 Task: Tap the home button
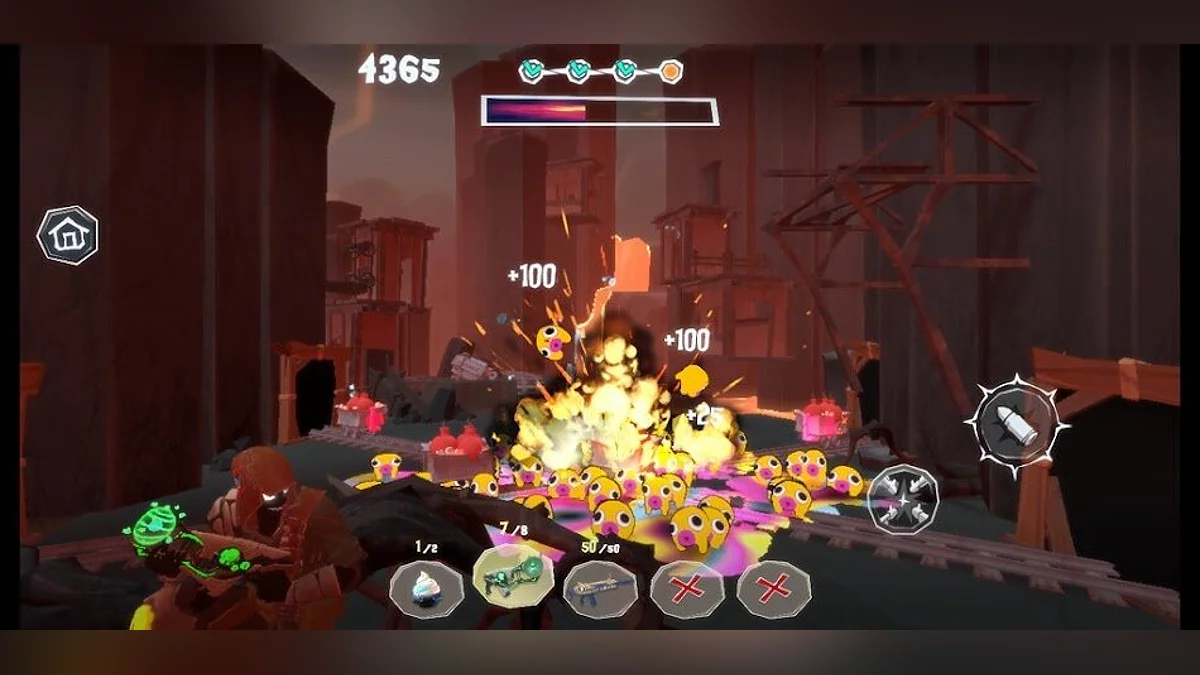click(67, 235)
